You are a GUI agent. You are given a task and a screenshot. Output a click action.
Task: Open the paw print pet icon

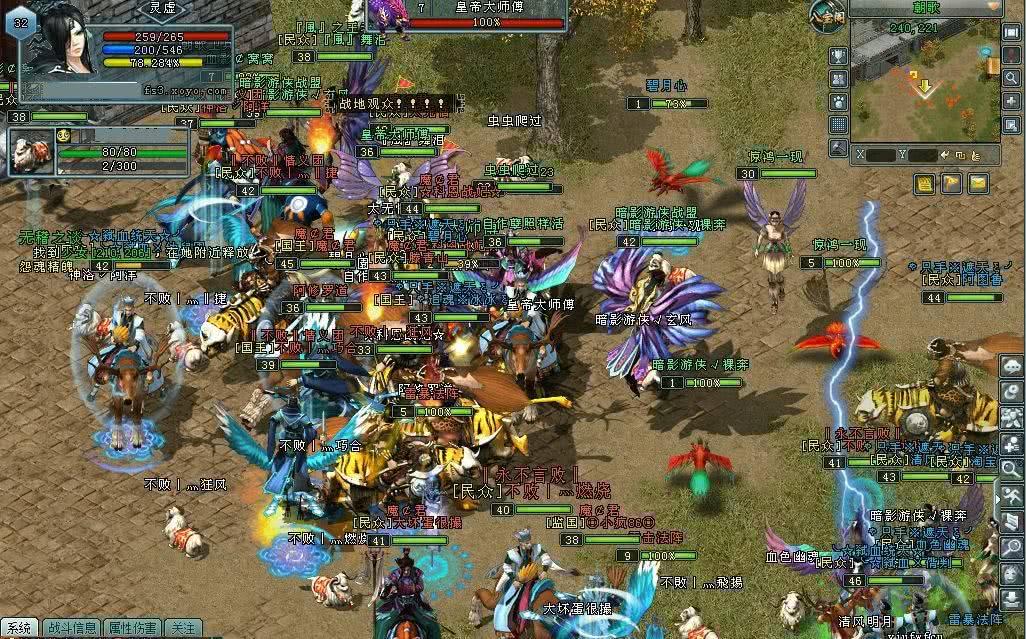click(838, 101)
